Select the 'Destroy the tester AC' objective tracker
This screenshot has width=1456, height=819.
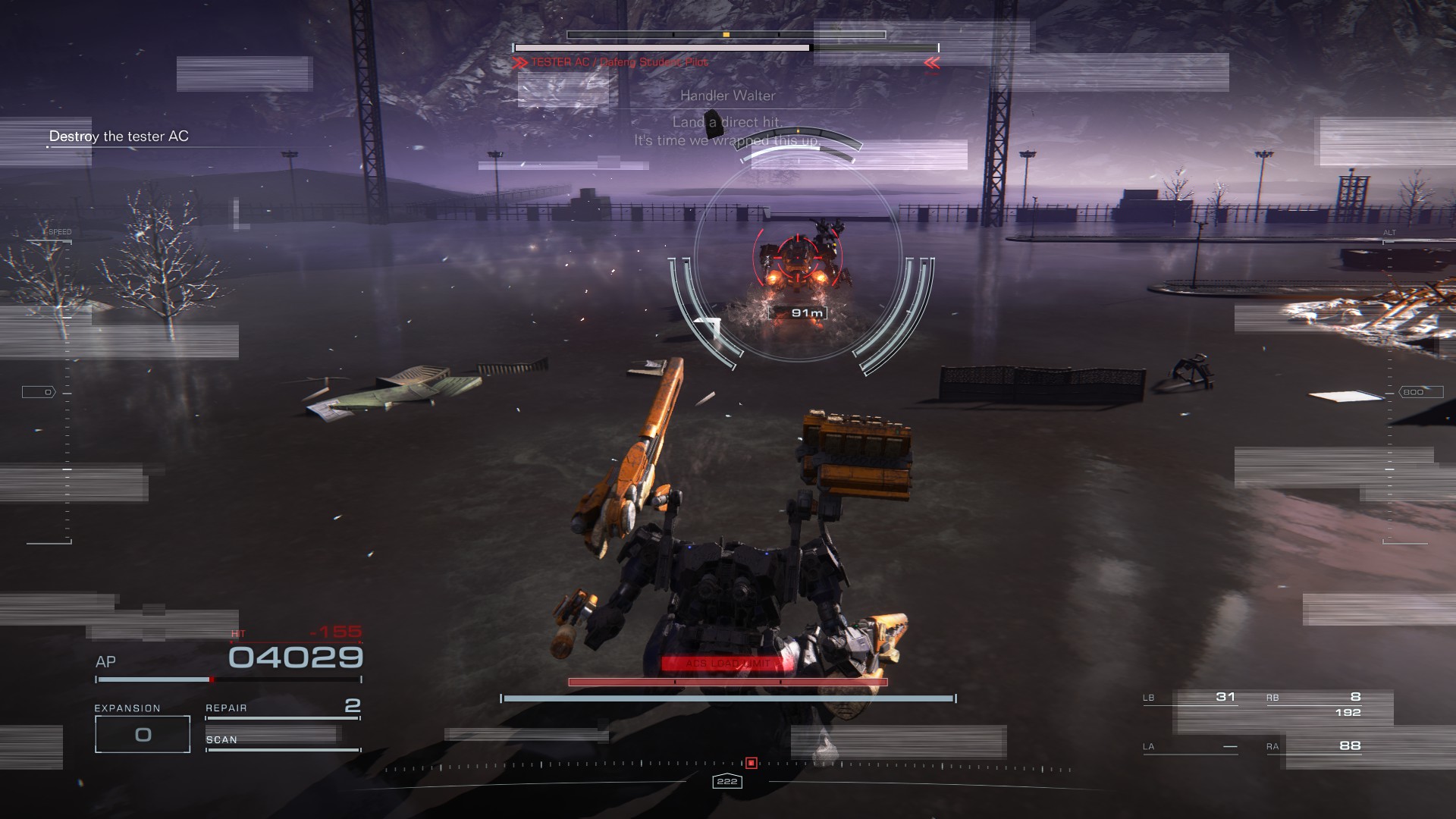(x=119, y=136)
